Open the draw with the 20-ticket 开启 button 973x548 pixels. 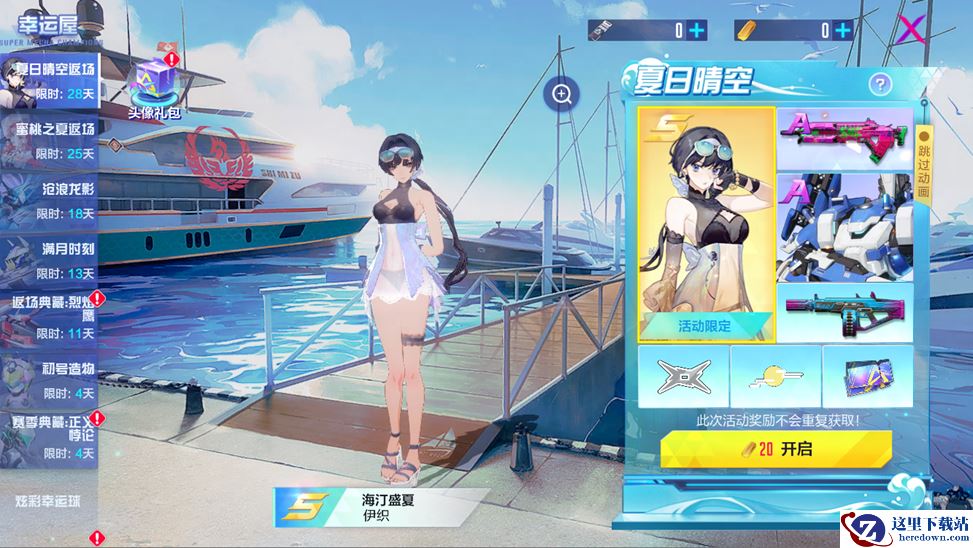point(775,449)
